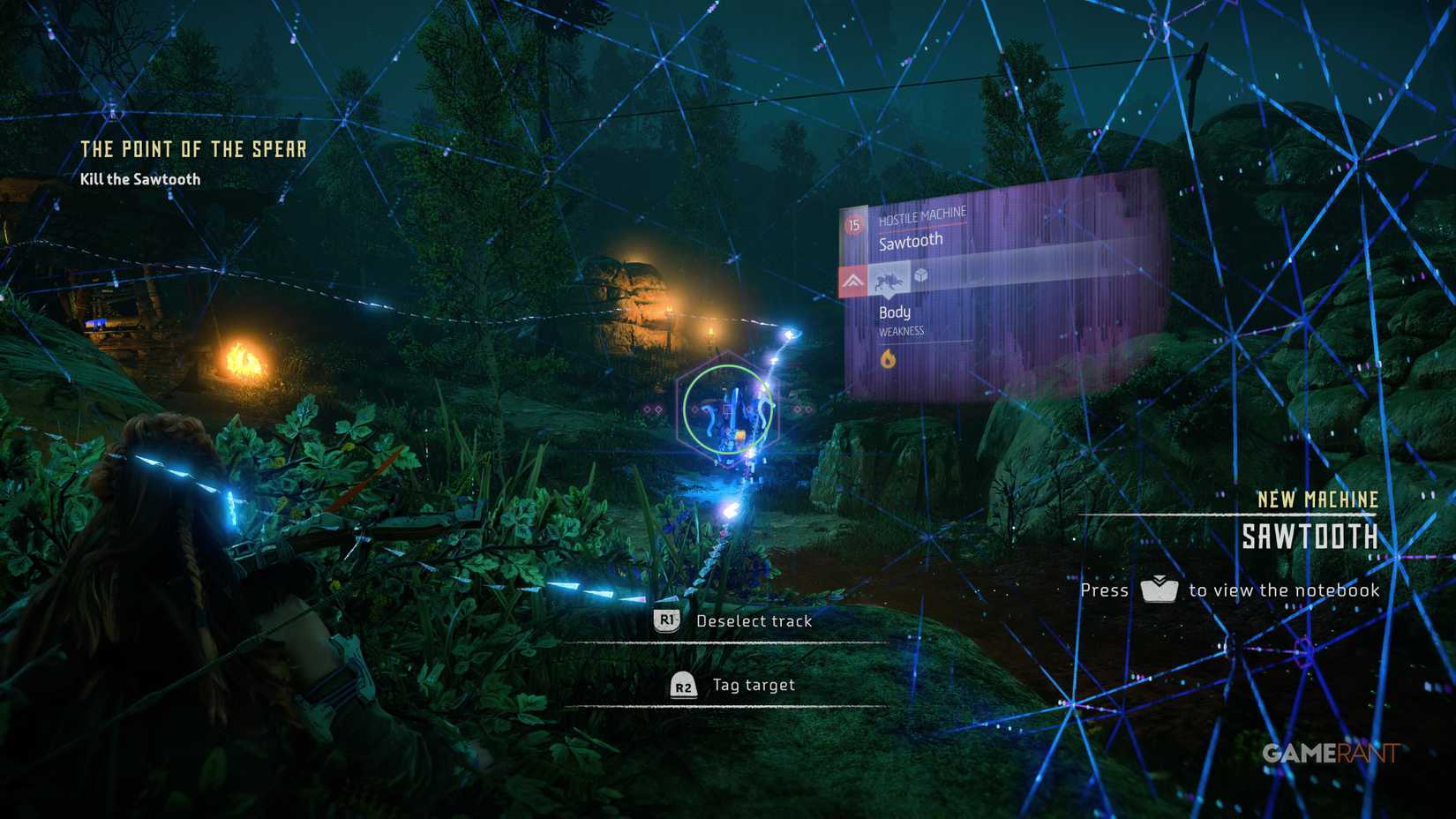1456x819 pixels.
Task: Deactivate the track with Deselect track
Action: coord(666,620)
